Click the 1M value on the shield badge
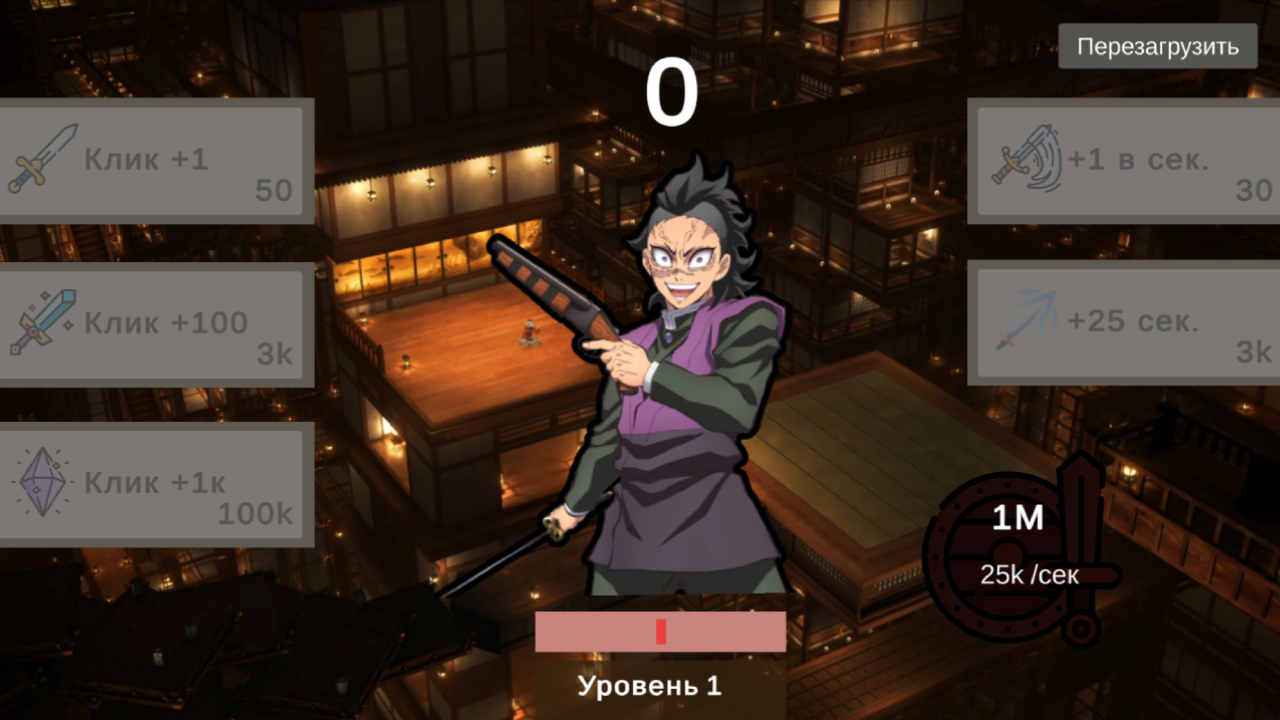Screen dimensions: 1280x720 (1016, 519)
